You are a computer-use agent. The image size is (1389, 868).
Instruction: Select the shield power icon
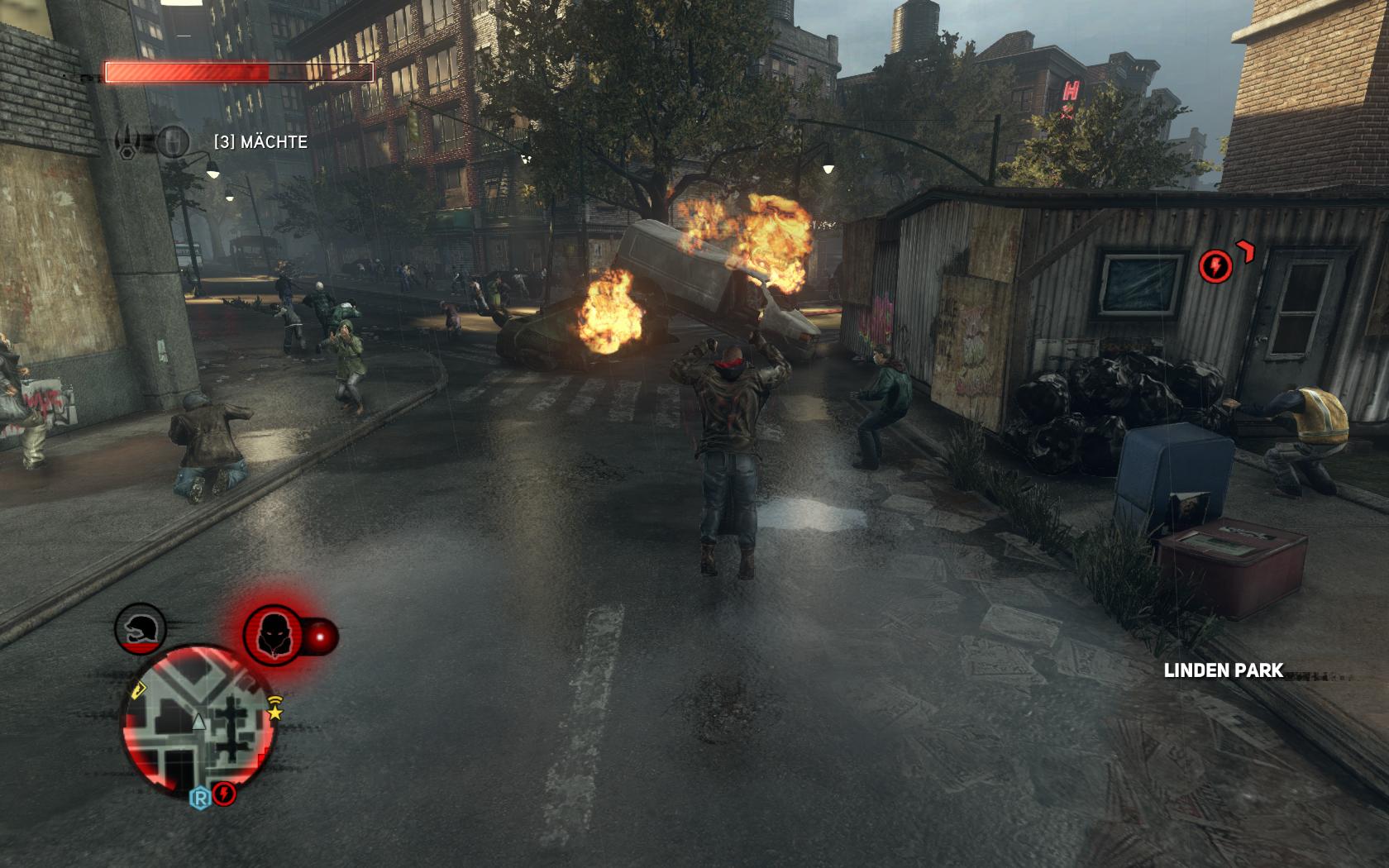(173, 141)
